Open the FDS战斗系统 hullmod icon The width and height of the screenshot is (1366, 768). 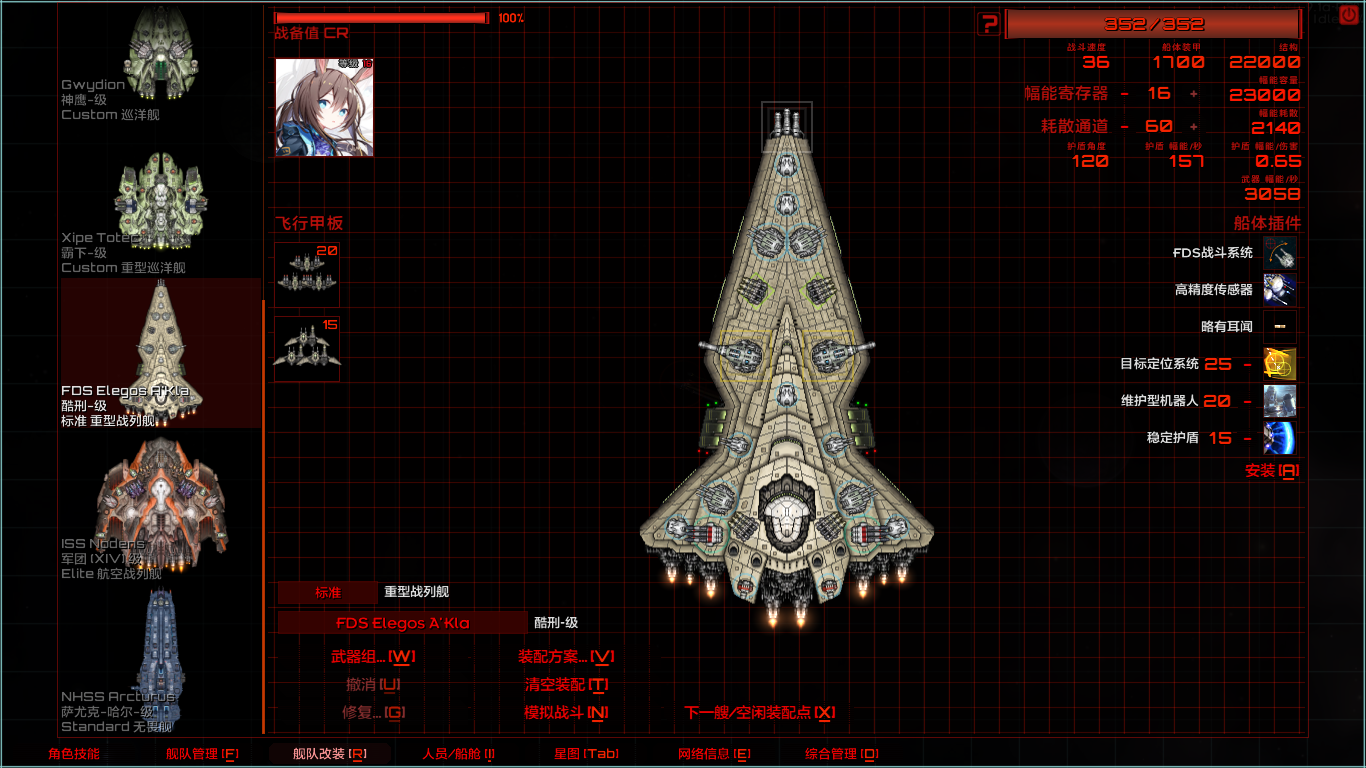point(1280,253)
